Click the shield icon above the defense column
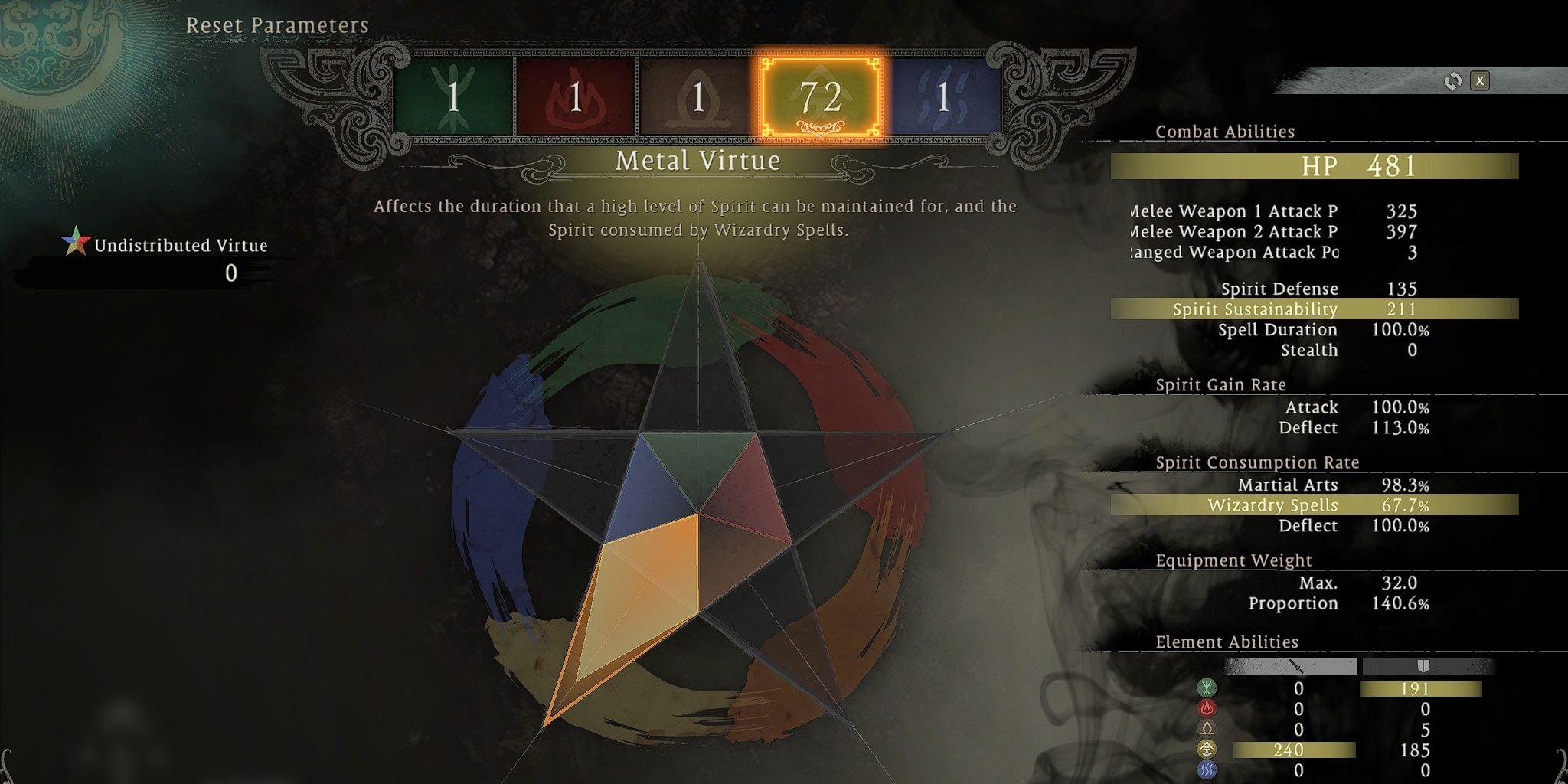 pos(1424,665)
